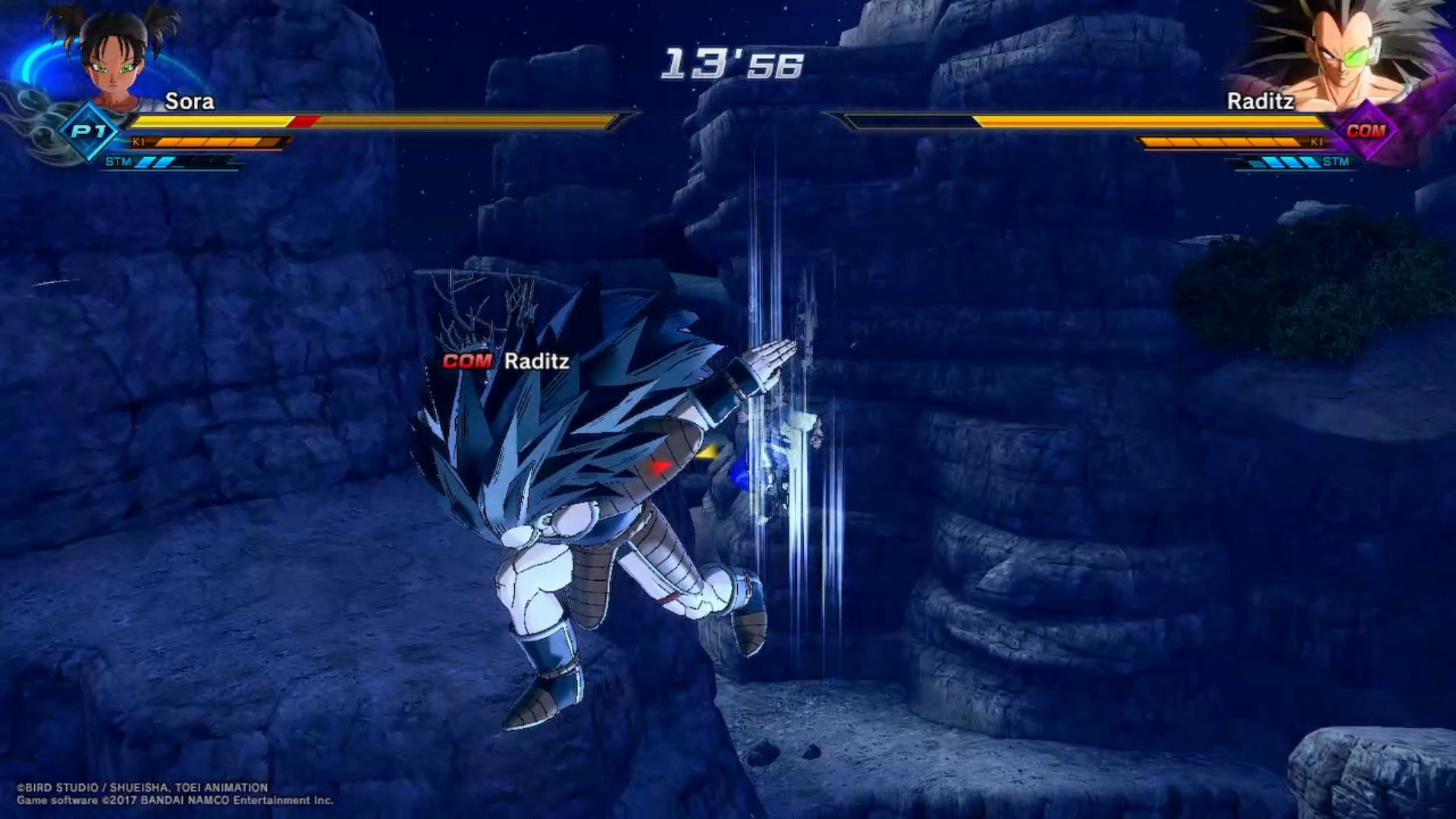This screenshot has width=1456, height=819.
Task: Select the blue P1 diamond badge
Action: pyautogui.click(x=89, y=131)
